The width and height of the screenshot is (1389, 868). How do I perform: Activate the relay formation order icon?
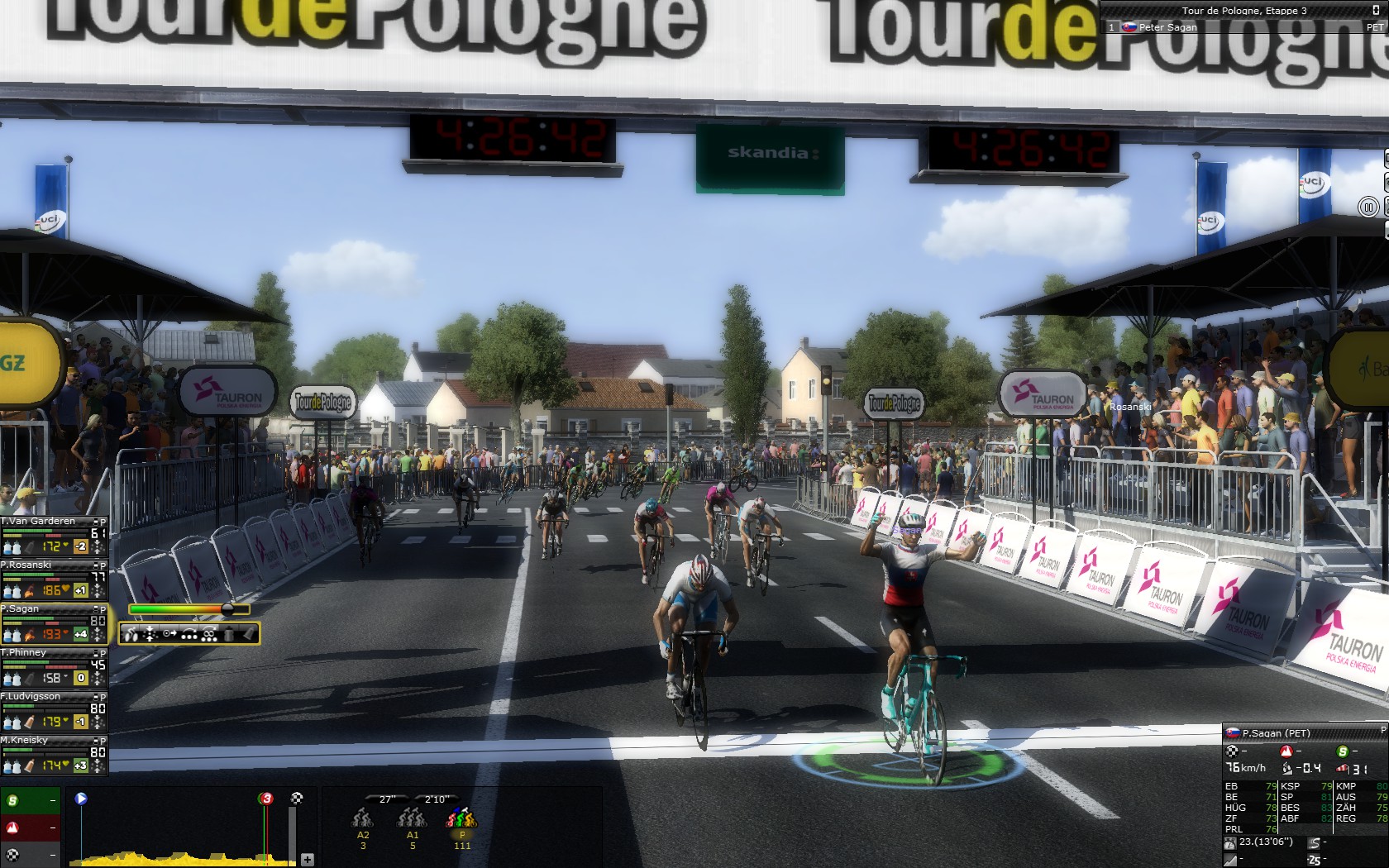point(189,634)
